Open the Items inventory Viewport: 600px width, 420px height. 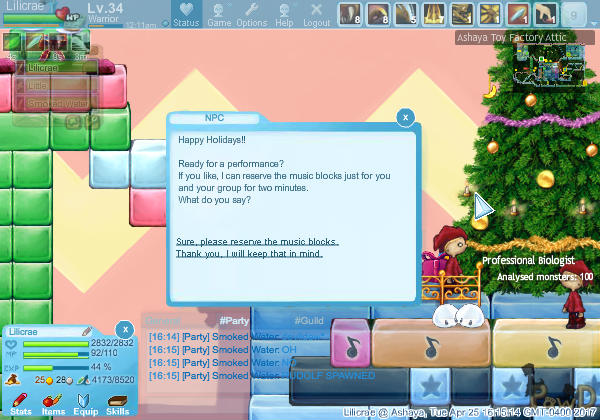pyautogui.click(x=53, y=402)
